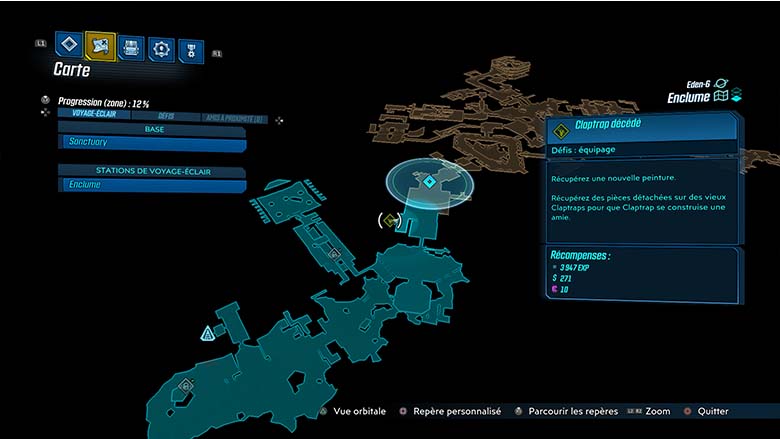Click the Eden-6 planet icon
The image size is (780, 439).
pyautogui.click(x=721, y=84)
